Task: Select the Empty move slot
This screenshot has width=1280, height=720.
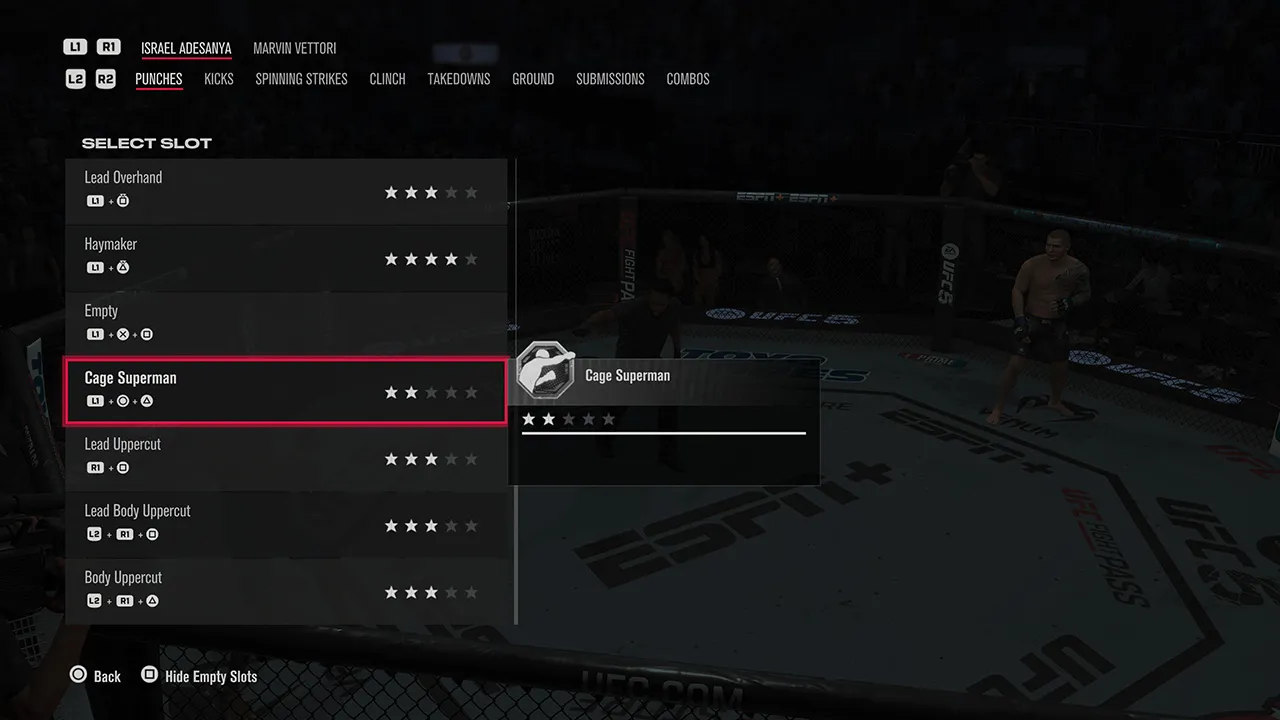Action: (285, 322)
